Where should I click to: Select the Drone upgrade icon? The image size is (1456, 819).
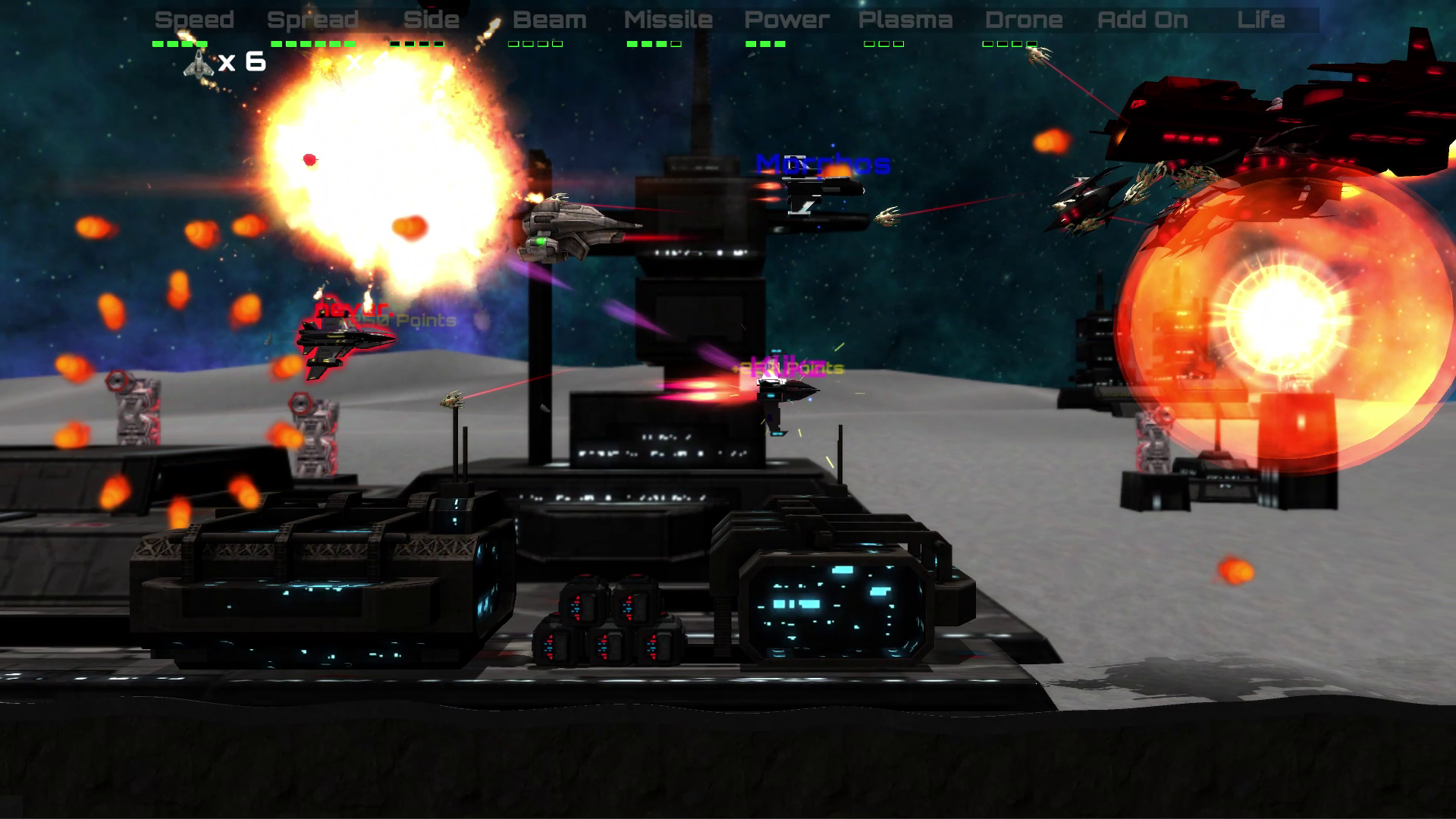click(1024, 20)
